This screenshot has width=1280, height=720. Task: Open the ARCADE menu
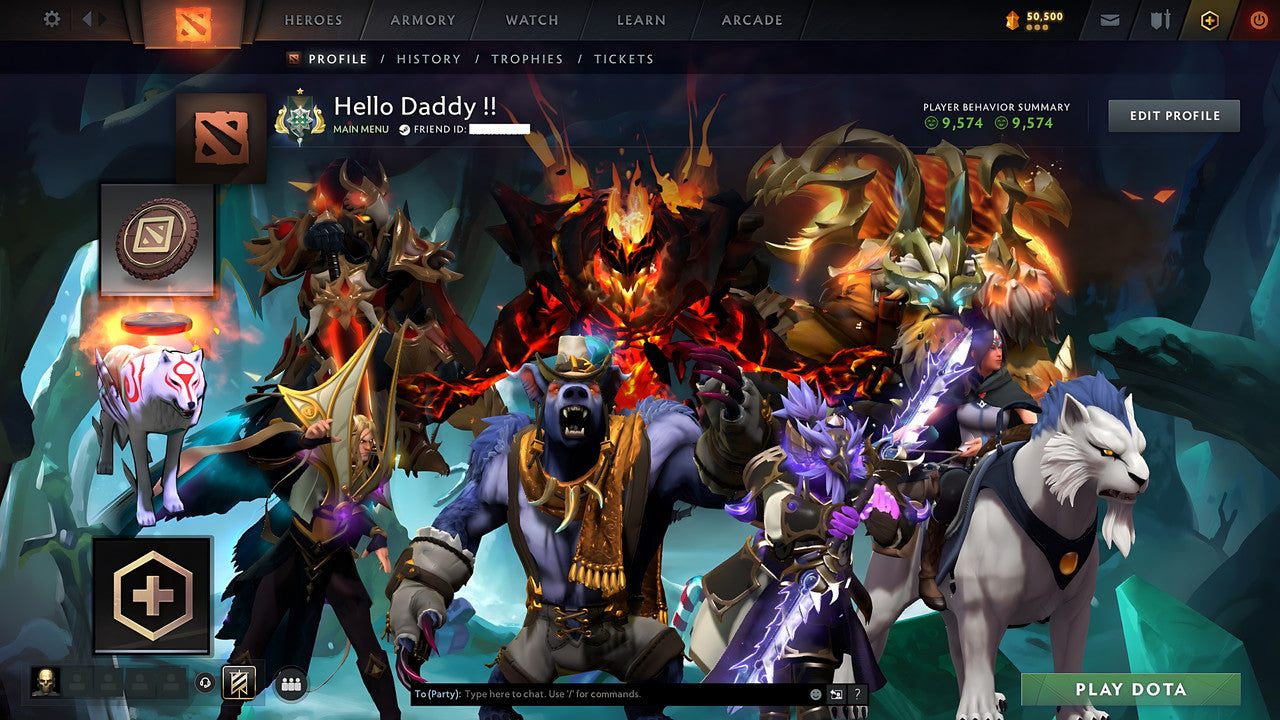(752, 19)
